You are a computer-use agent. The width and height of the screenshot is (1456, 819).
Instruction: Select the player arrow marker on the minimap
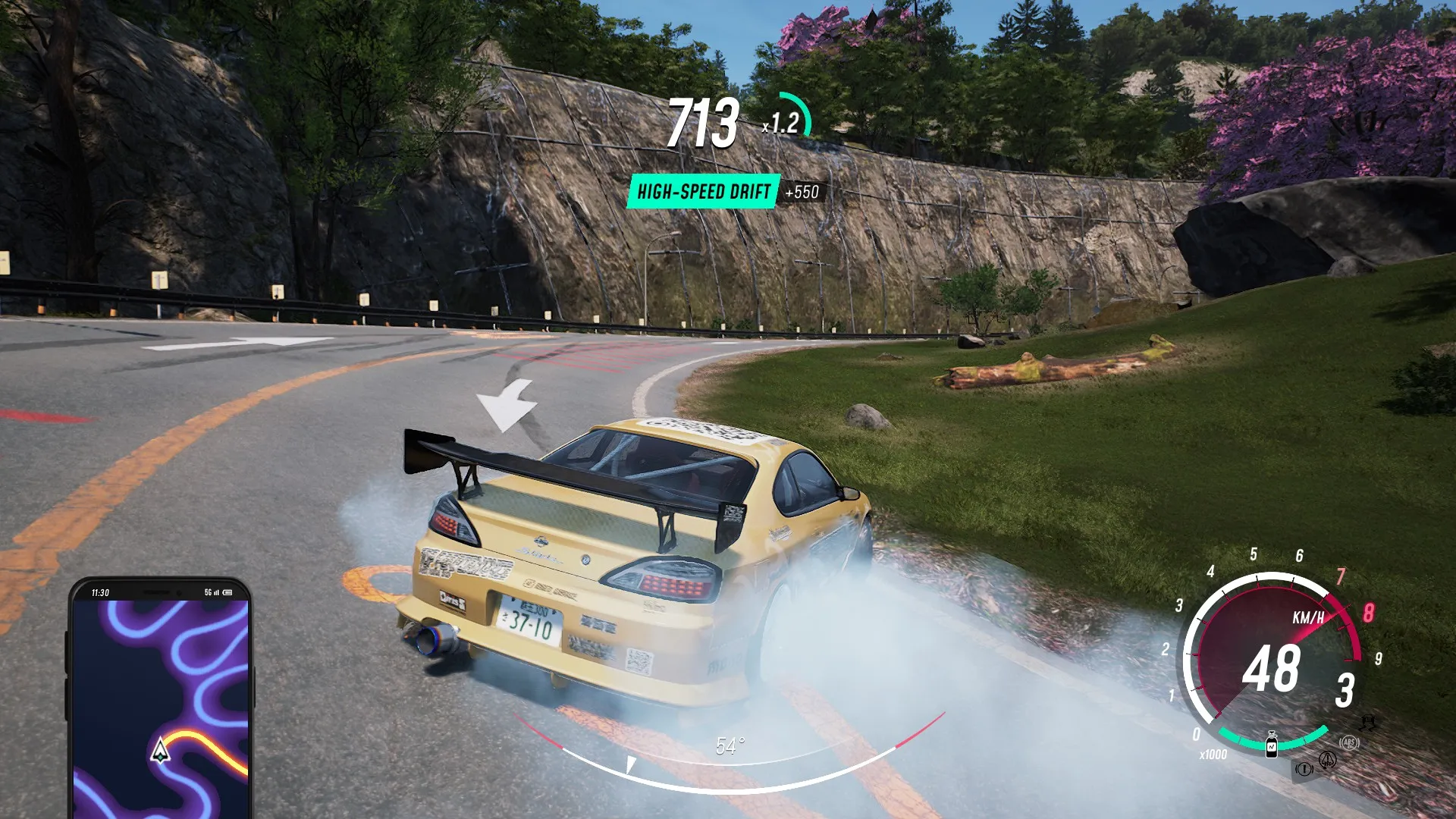click(161, 751)
